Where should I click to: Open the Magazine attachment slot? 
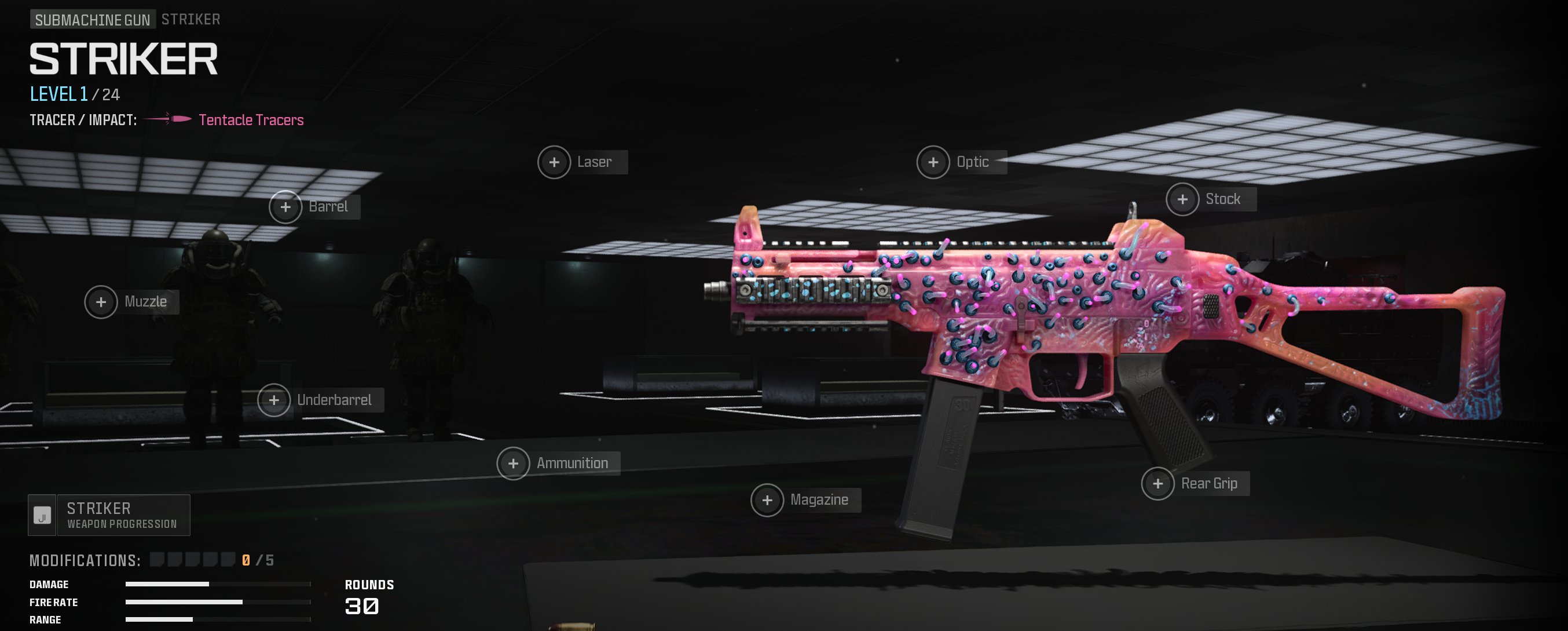[767, 500]
